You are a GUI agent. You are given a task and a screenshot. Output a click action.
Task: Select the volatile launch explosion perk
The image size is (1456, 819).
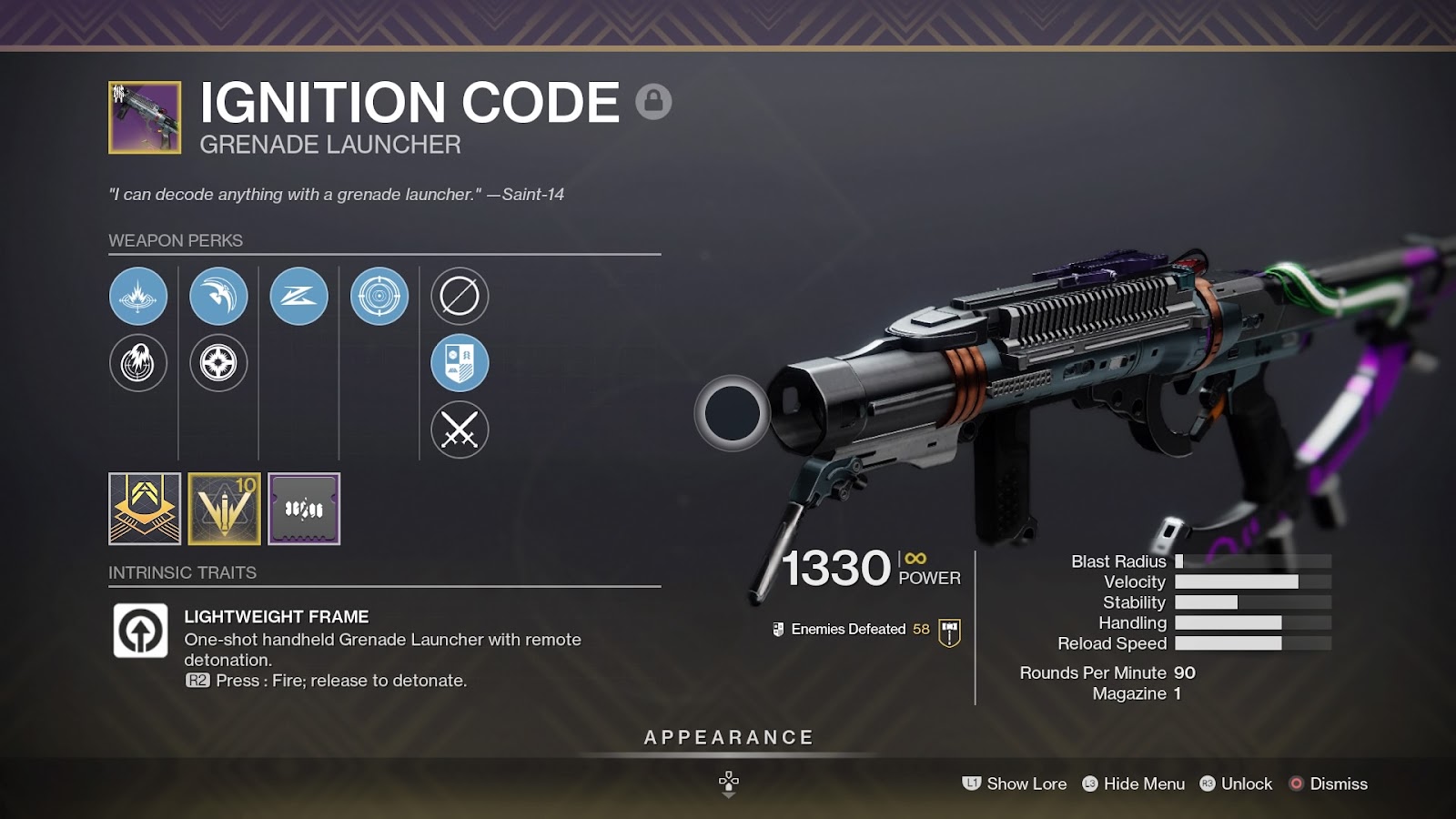(x=138, y=296)
